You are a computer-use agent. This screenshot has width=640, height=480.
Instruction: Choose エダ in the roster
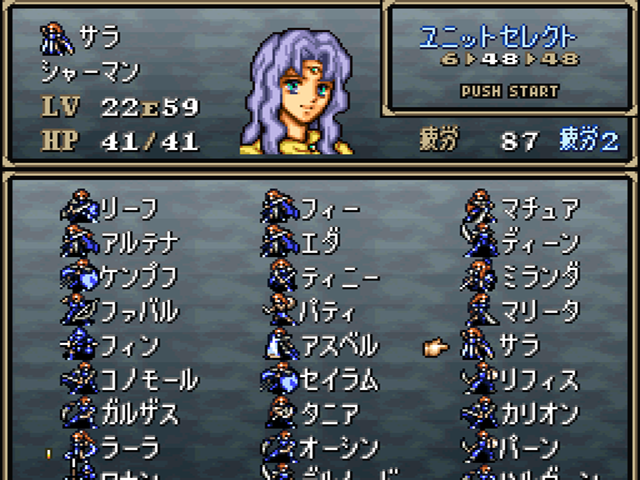click(320, 243)
